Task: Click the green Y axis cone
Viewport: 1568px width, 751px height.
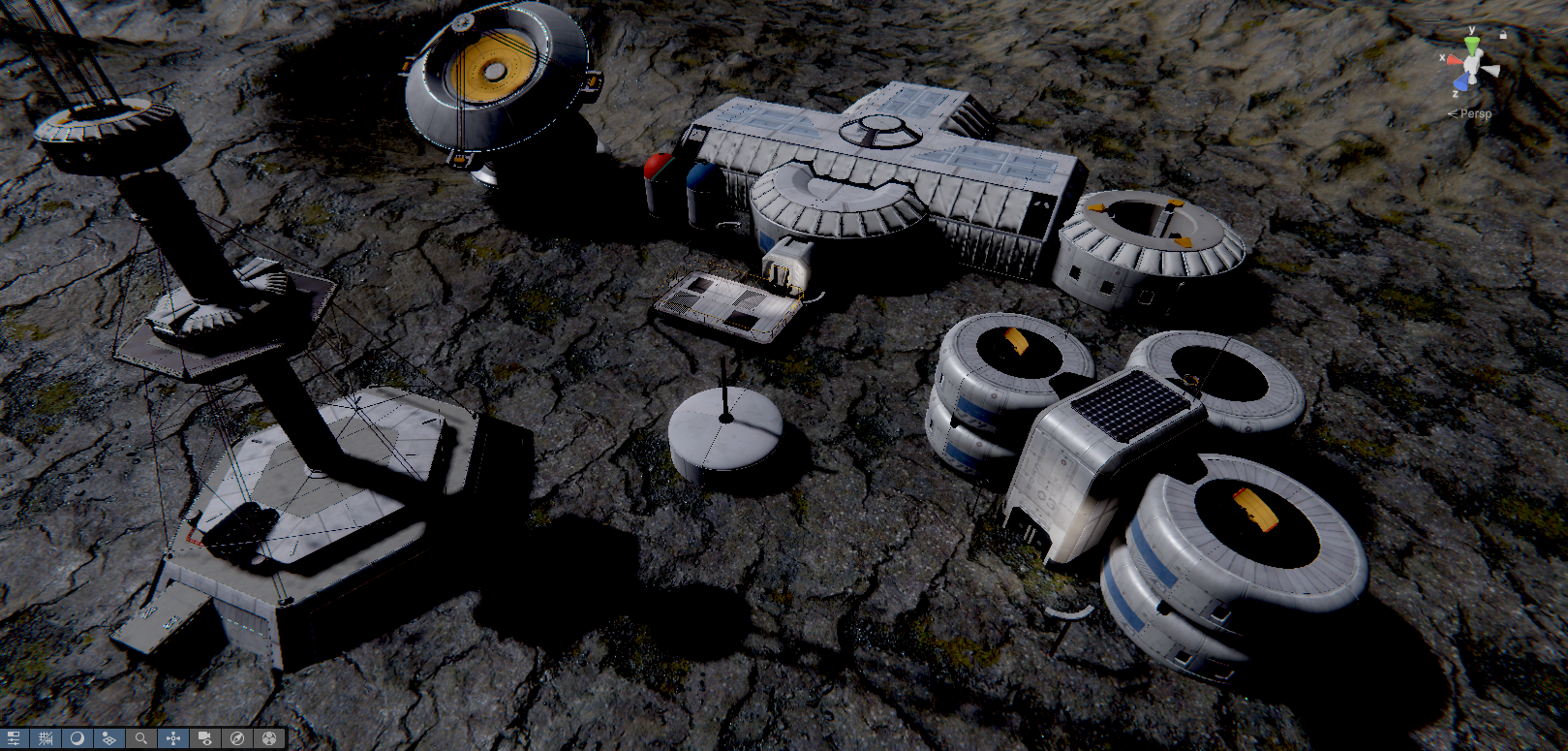Action: coord(1472,46)
